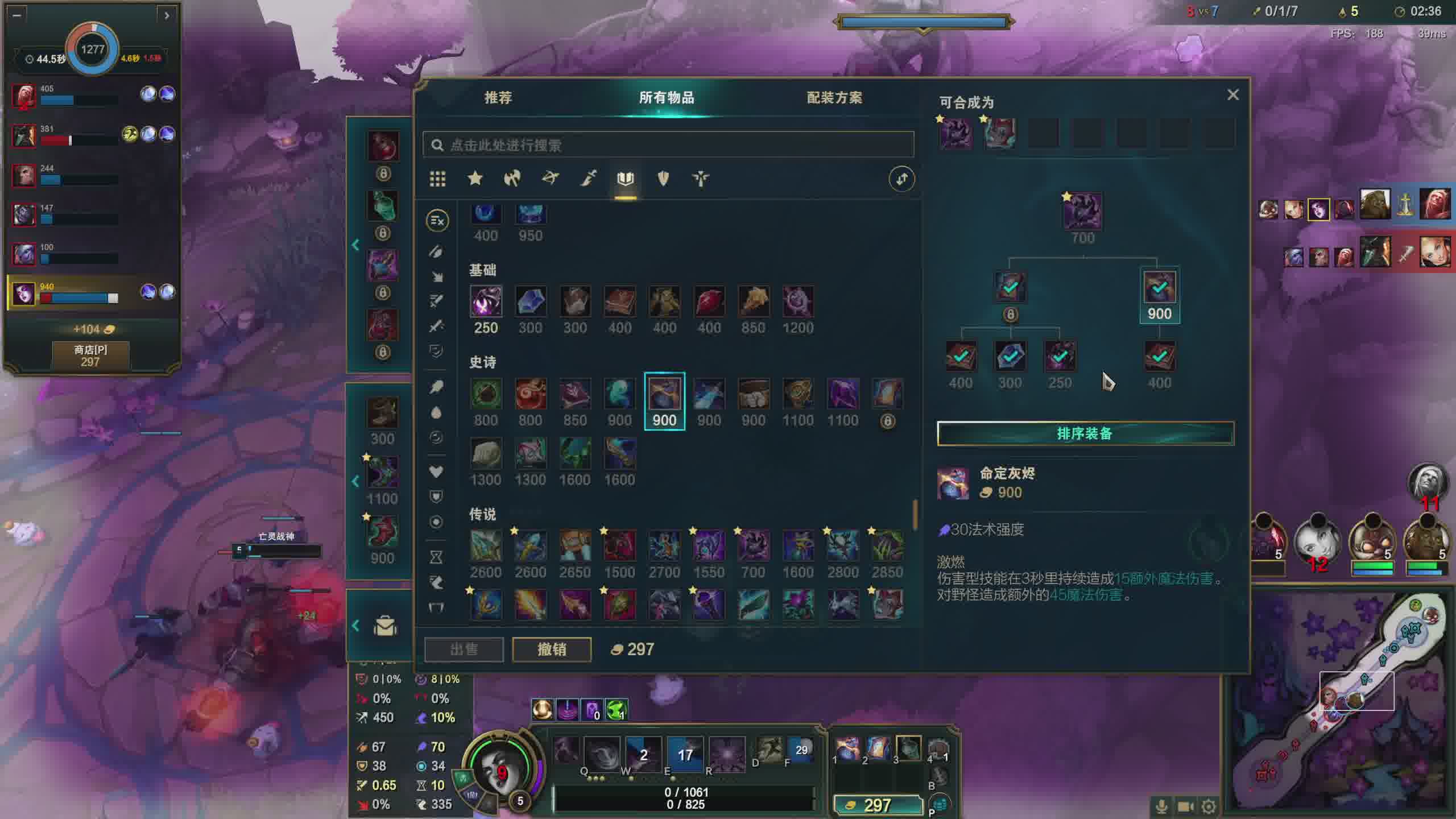Click the 700 gold item atop build tree
Screen dimensions: 1456x819
[1082, 212]
